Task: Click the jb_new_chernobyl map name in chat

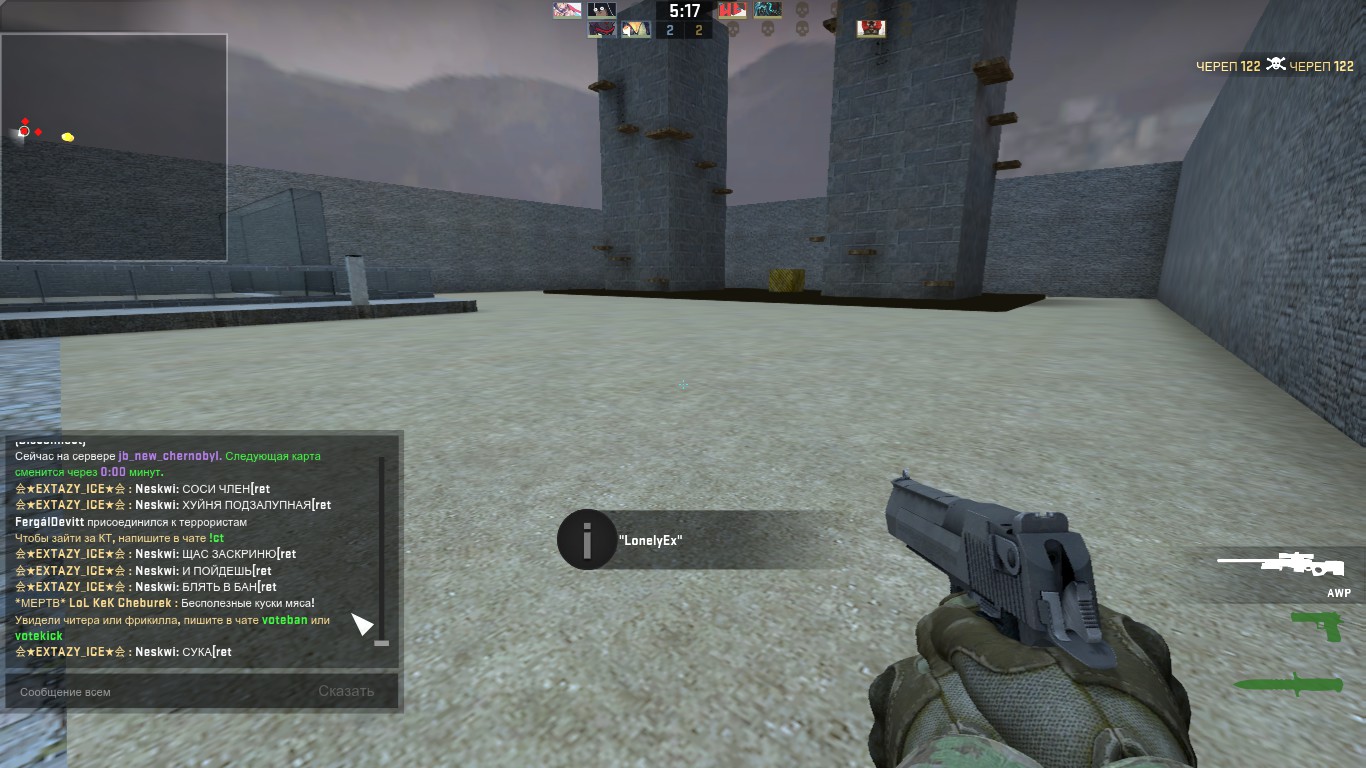Action: pyautogui.click(x=168, y=456)
